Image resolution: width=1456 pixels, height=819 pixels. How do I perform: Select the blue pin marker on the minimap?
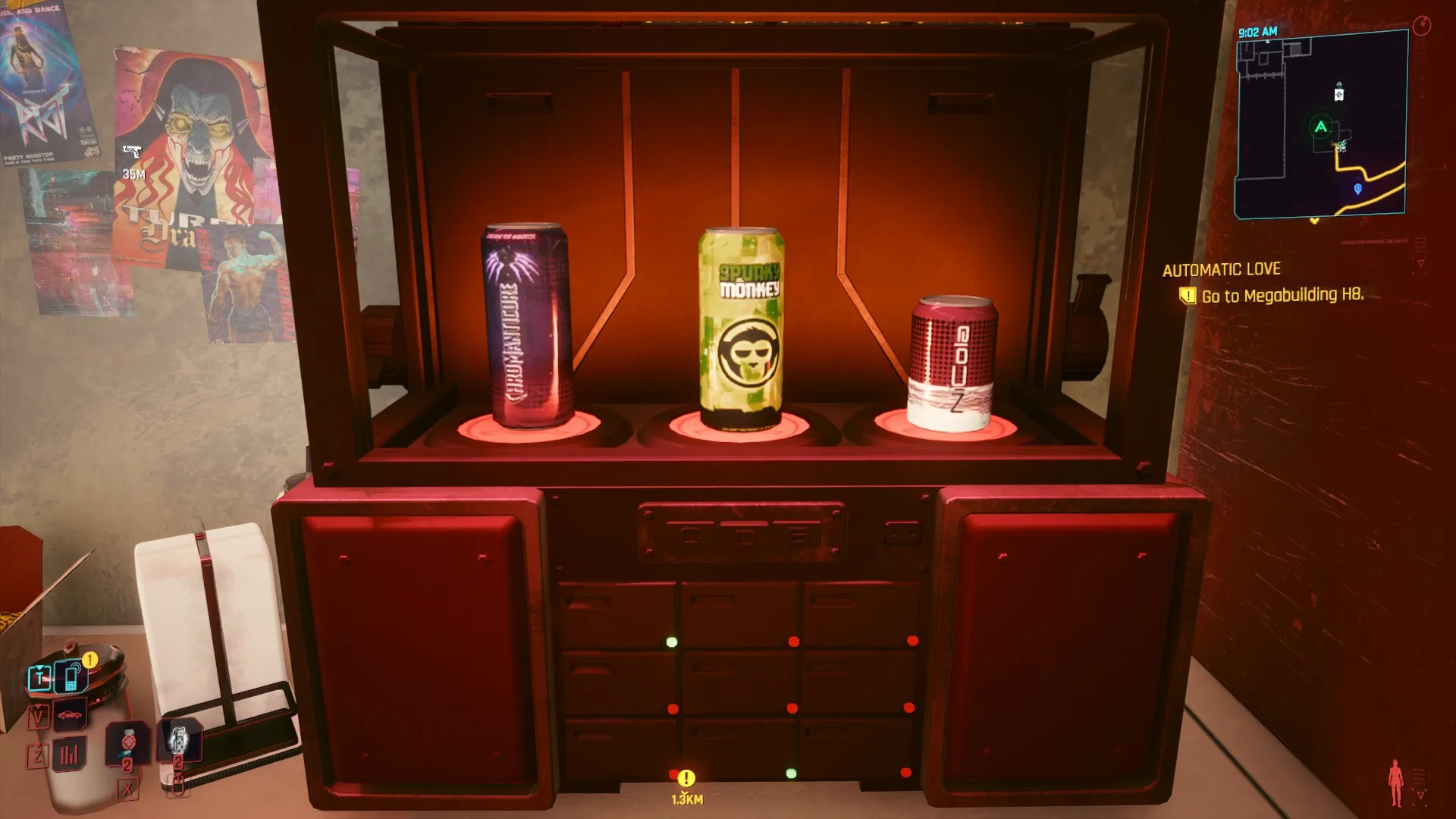click(1357, 189)
